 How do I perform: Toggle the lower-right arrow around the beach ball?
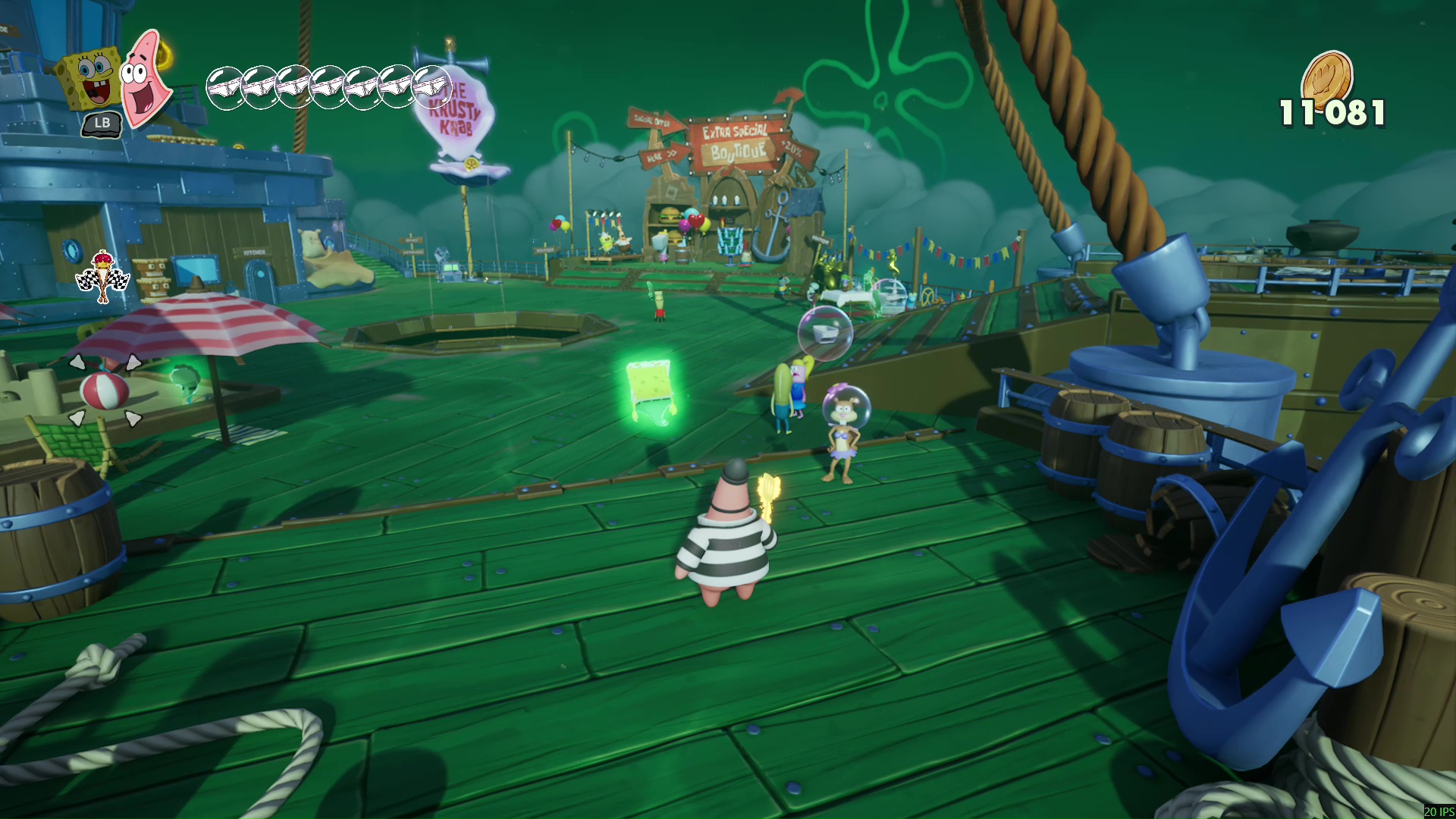pyautogui.click(x=133, y=419)
